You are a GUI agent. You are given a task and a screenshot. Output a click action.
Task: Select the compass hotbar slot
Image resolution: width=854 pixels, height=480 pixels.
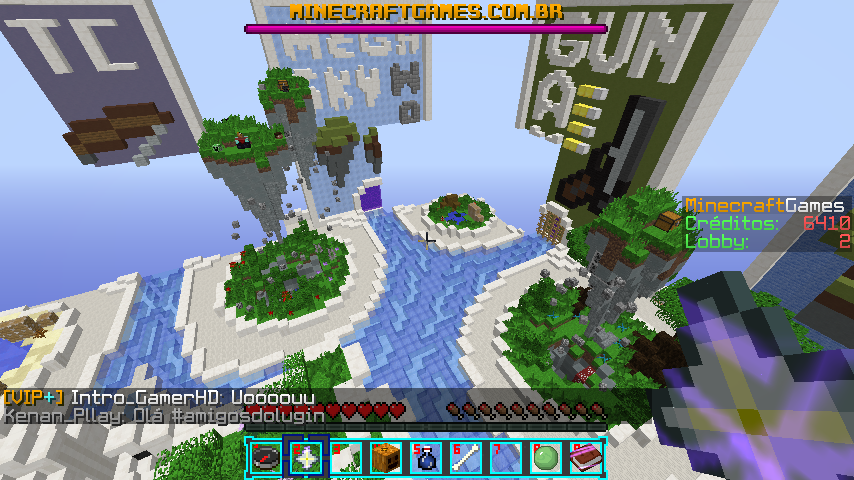pos(265,458)
